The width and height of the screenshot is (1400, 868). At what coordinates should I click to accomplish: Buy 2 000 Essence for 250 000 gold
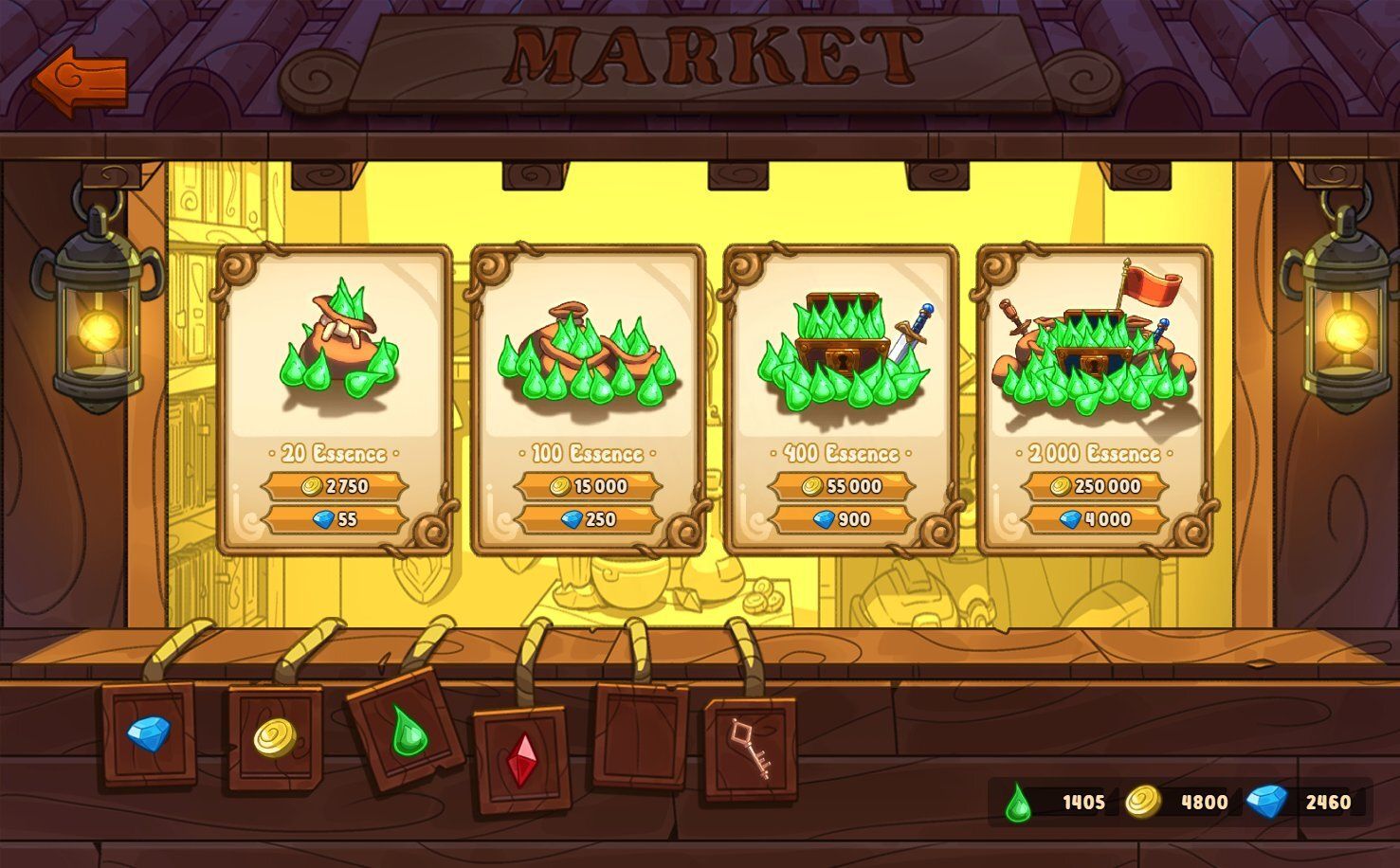point(1095,486)
